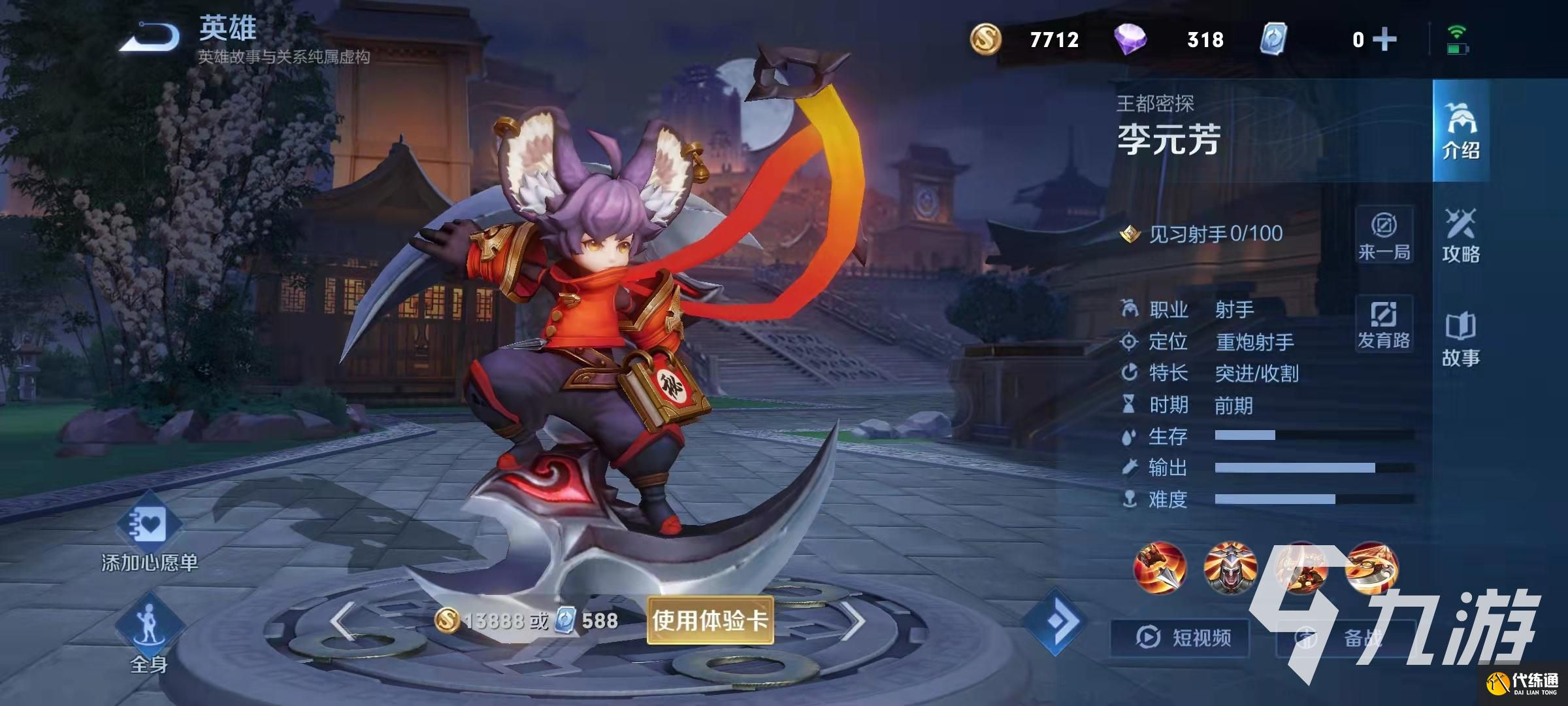Click the purple diamond currency icon
This screenshot has height=706, width=1568.
pos(1130,39)
